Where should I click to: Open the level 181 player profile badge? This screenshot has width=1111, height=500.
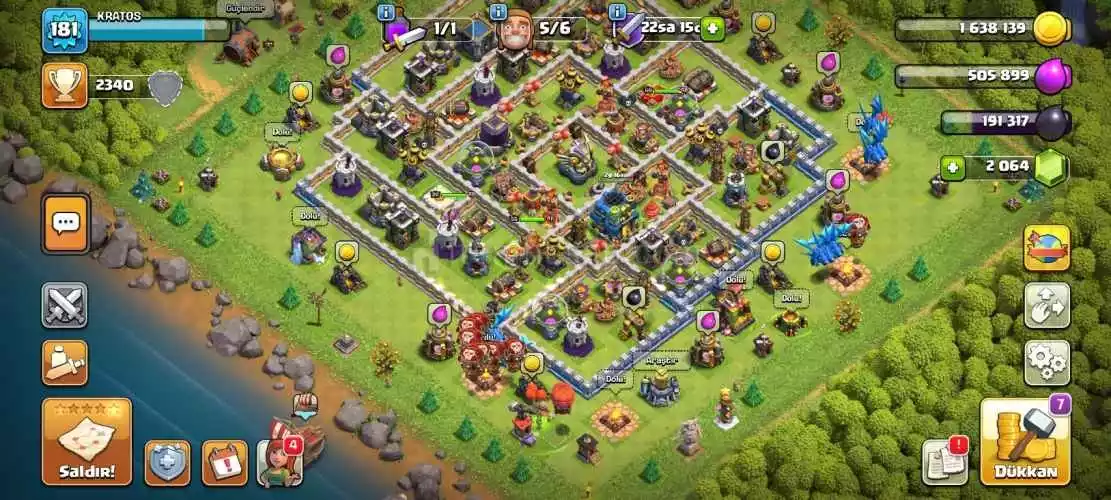65,31
